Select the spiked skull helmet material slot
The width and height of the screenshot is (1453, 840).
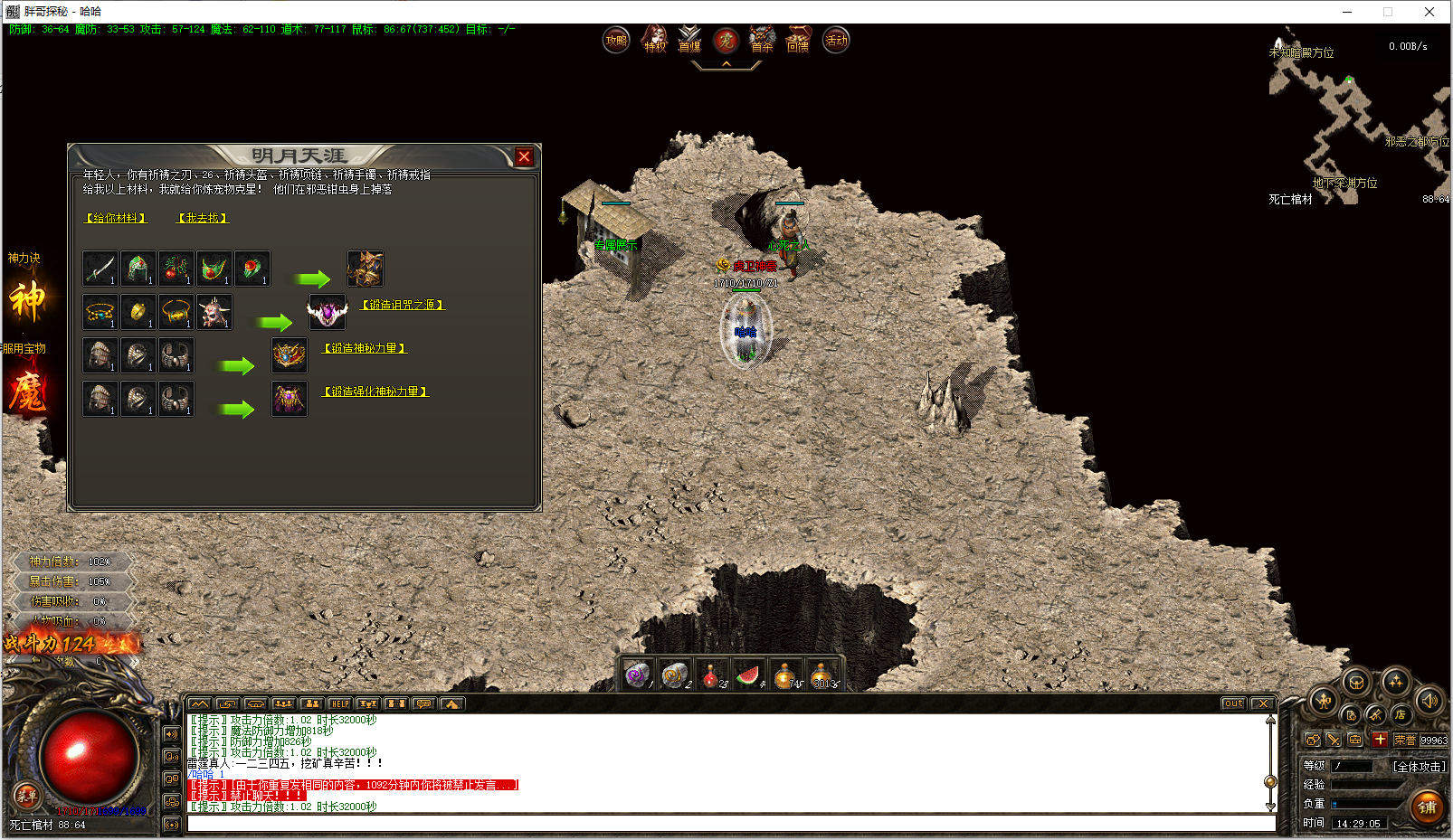pyautogui.click(x=214, y=312)
